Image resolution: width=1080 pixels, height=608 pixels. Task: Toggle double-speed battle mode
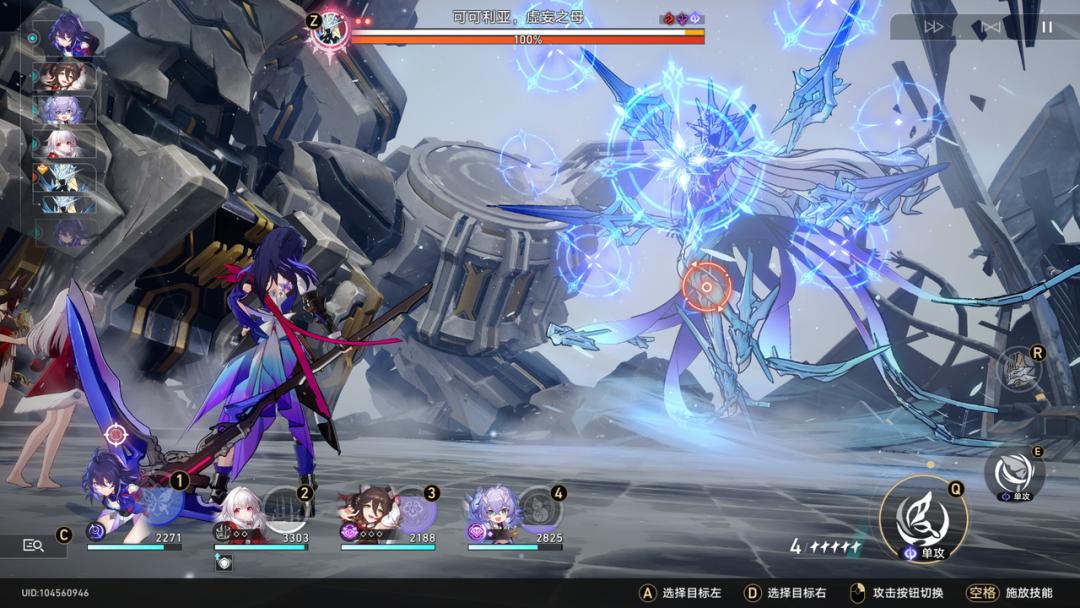934,27
